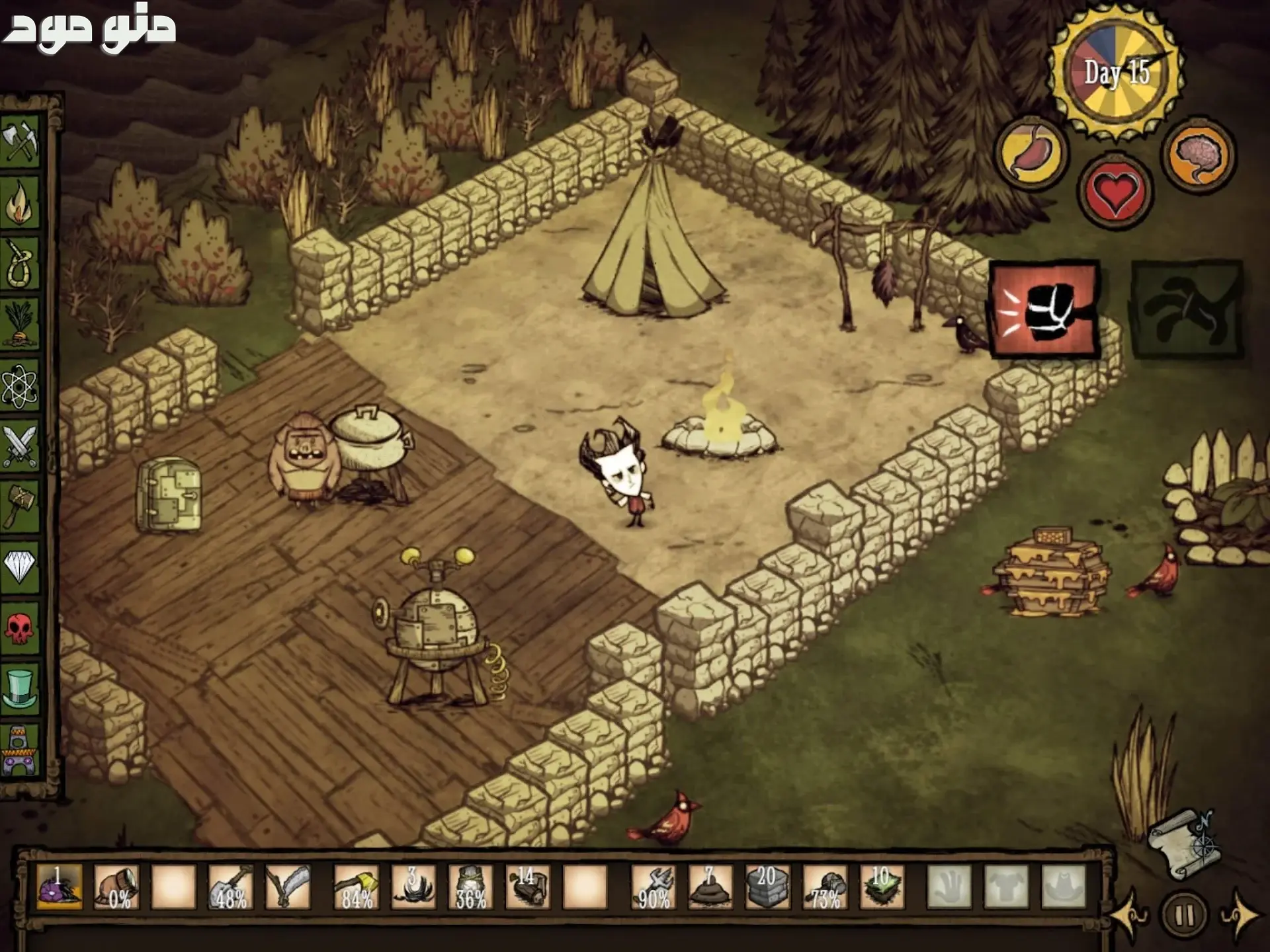The image size is (1270, 952).
Task: Tap the red fist attack button
Action: [1045, 310]
